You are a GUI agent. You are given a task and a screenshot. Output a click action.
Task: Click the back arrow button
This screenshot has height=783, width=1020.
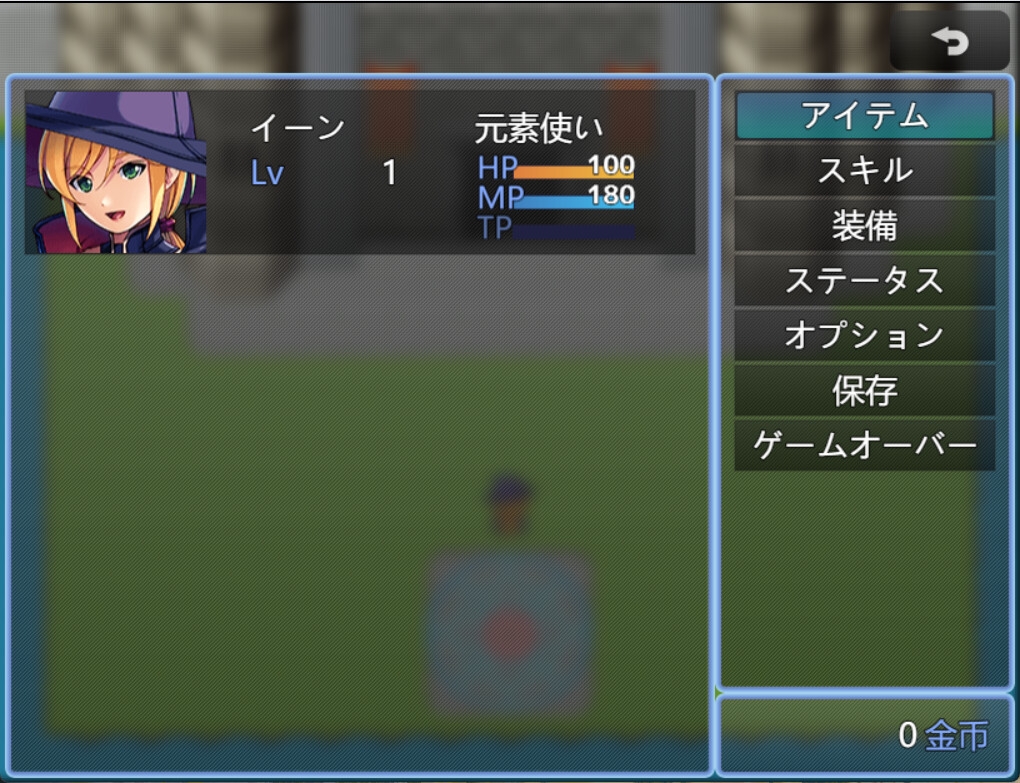[949, 41]
